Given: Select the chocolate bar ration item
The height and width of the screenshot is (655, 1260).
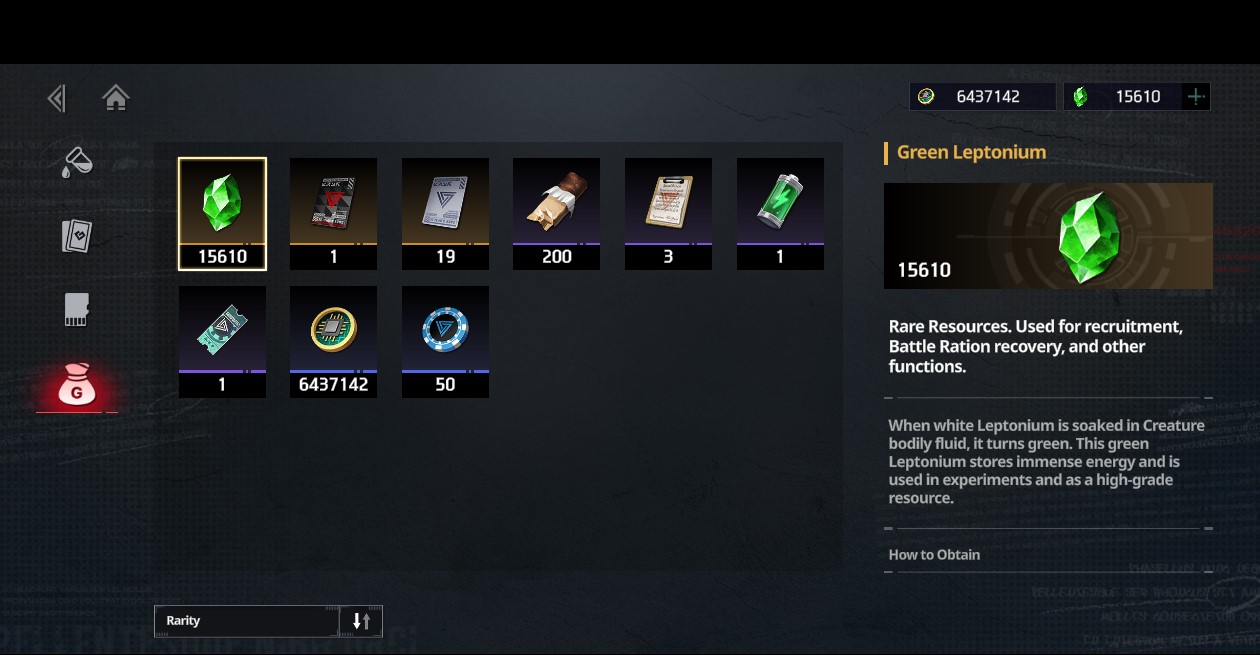Looking at the screenshot, I should pos(556,213).
